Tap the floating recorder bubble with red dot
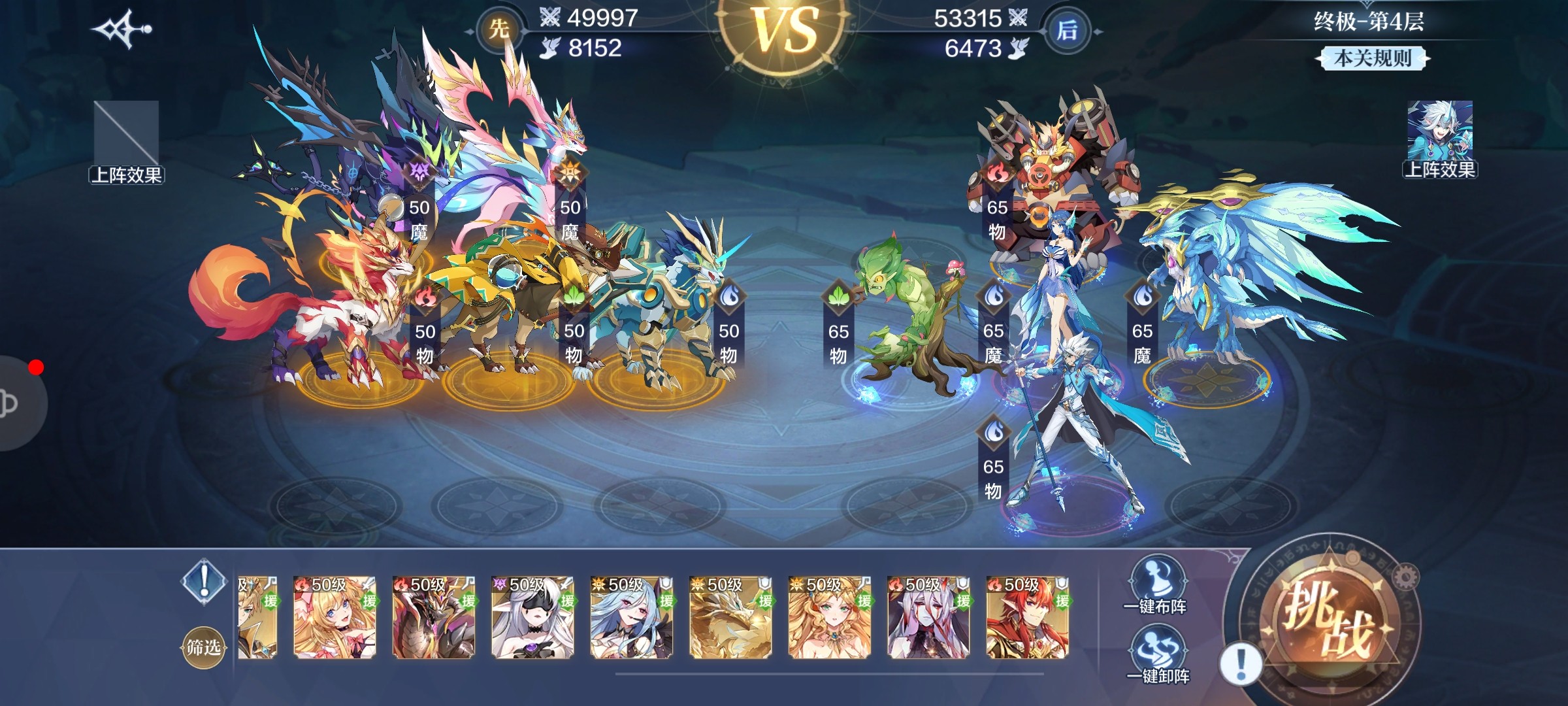1568x706 pixels. pyautogui.click(x=20, y=403)
